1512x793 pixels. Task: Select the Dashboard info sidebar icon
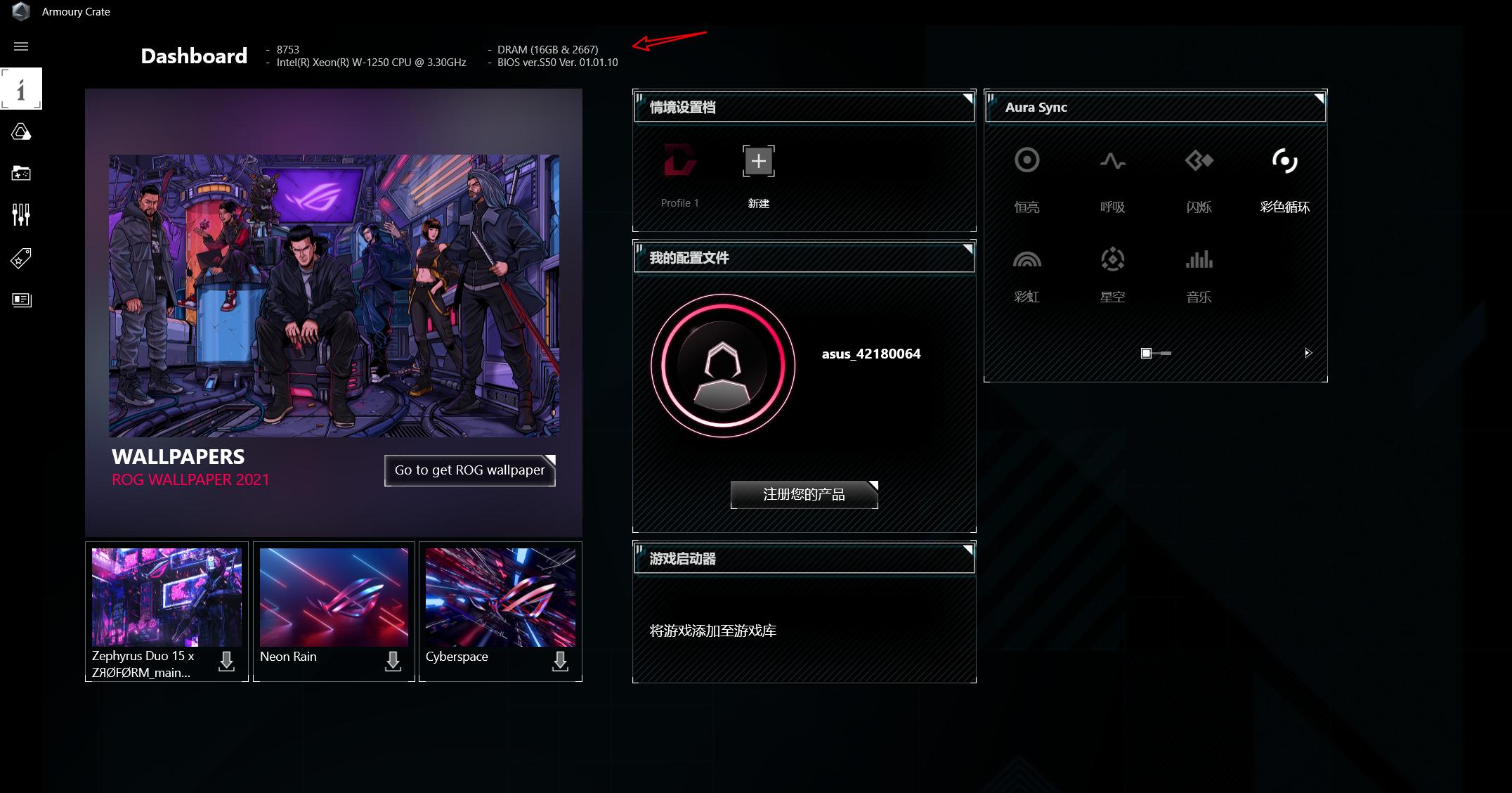tap(21, 89)
